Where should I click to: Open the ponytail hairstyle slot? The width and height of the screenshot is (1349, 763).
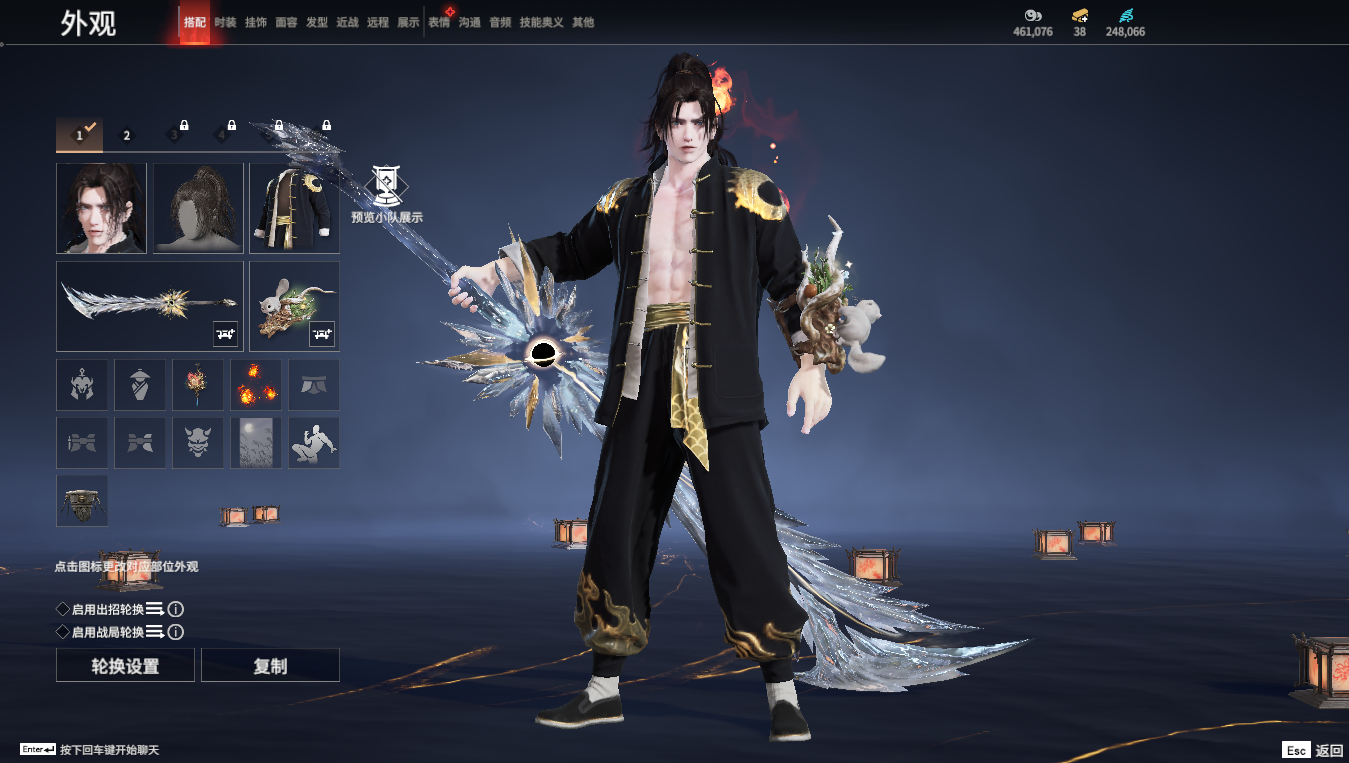pos(198,208)
